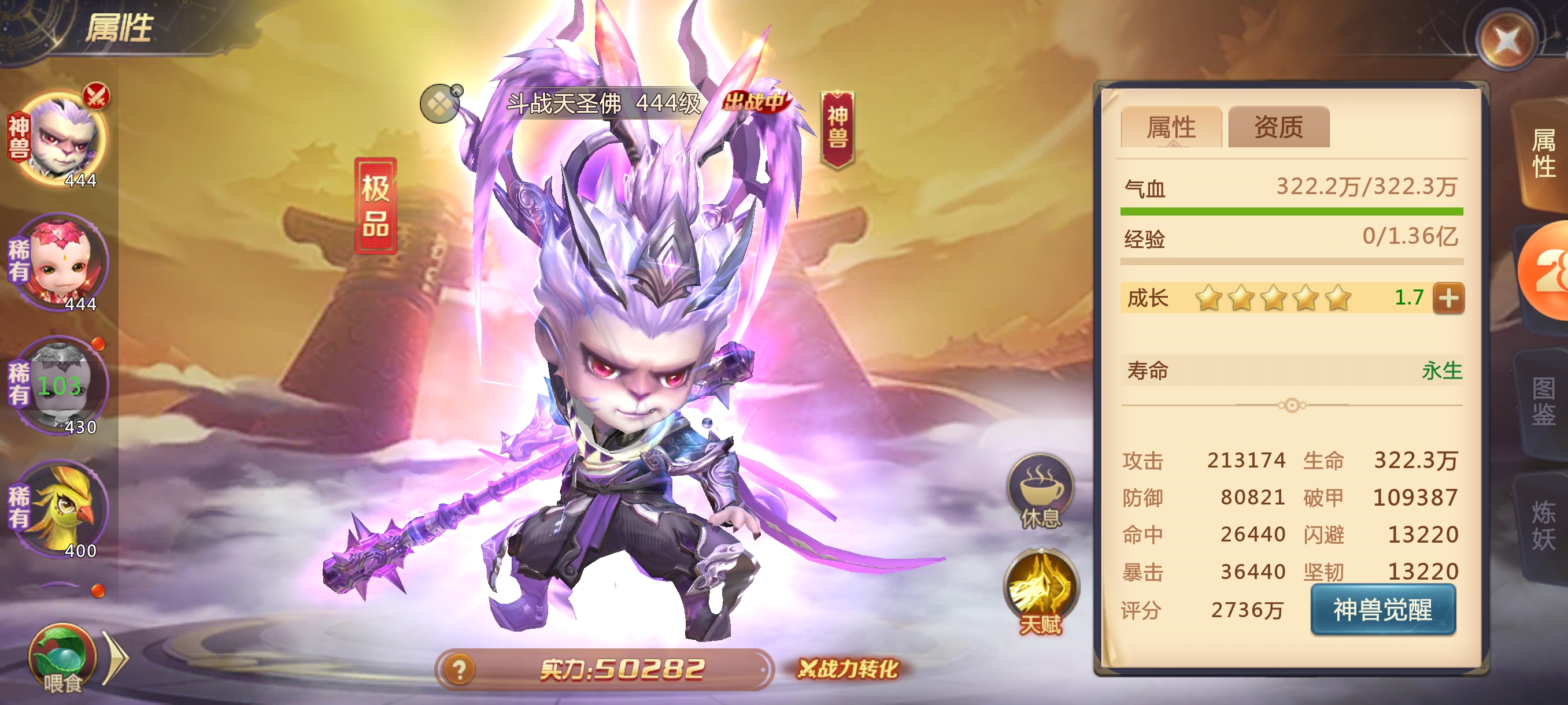1568x705 pixels.
Task: Expand the arrow next to 喂食
Action: point(116,658)
